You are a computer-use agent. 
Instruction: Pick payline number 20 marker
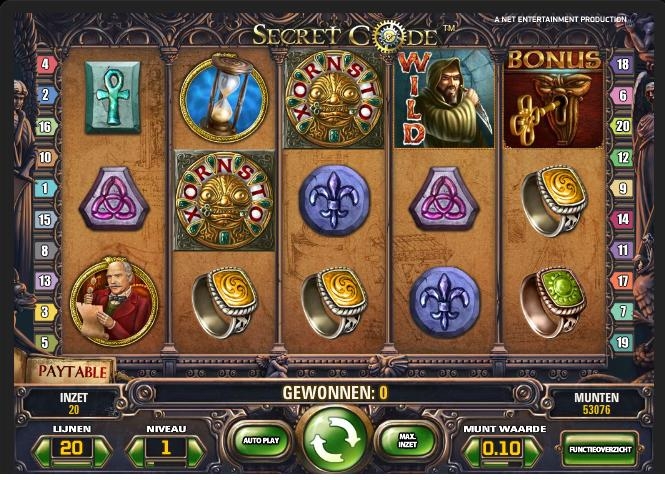[x=621, y=126]
